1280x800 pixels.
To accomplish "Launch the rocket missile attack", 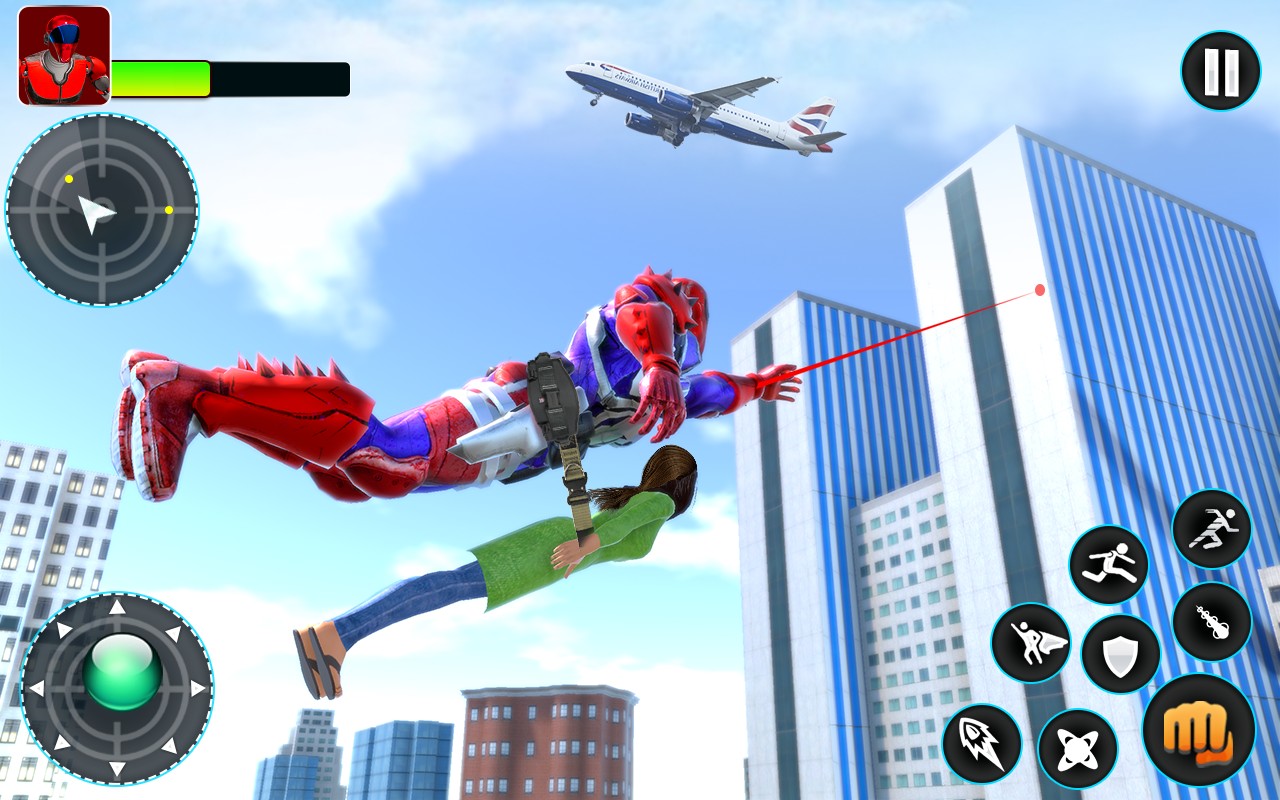I will coord(981,743).
